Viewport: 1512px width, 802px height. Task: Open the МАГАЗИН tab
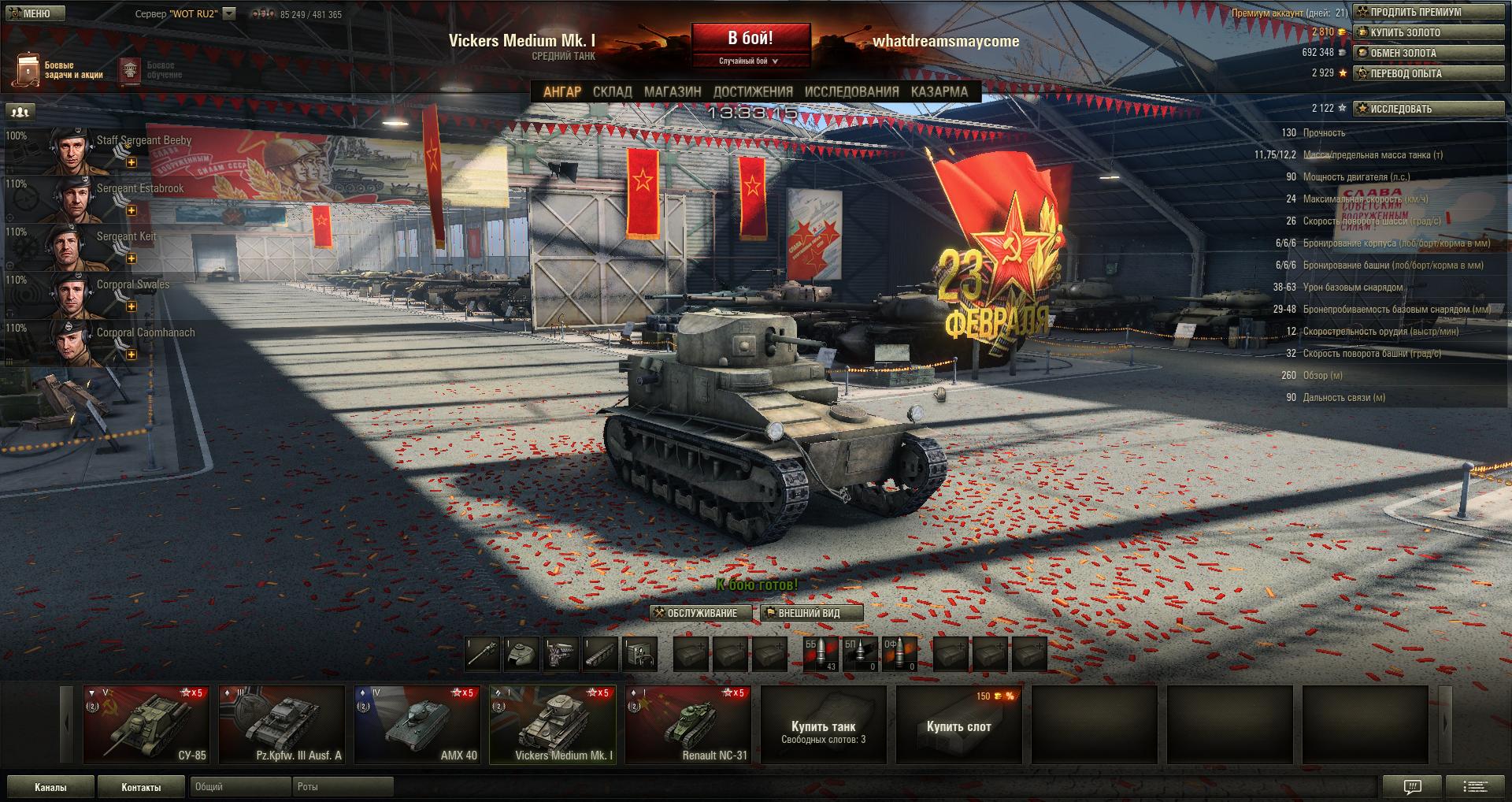[x=673, y=91]
